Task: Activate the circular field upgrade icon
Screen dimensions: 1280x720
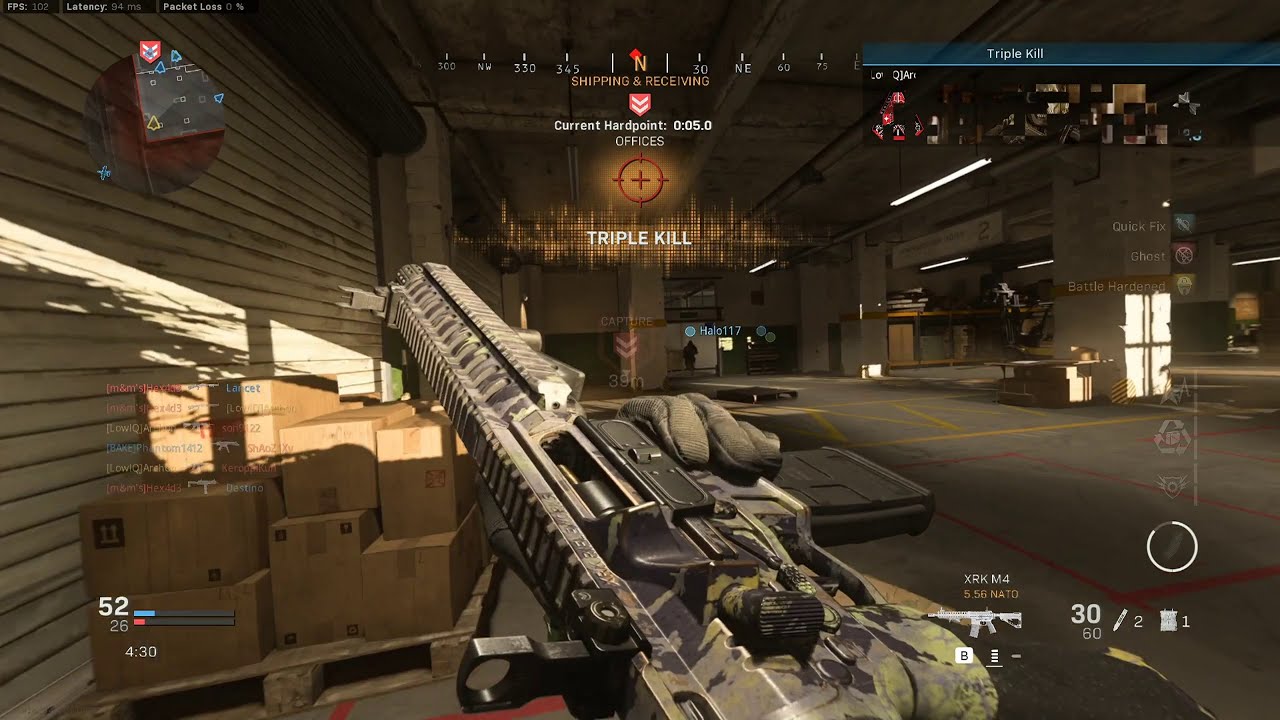Action: (x=1171, y=547)
